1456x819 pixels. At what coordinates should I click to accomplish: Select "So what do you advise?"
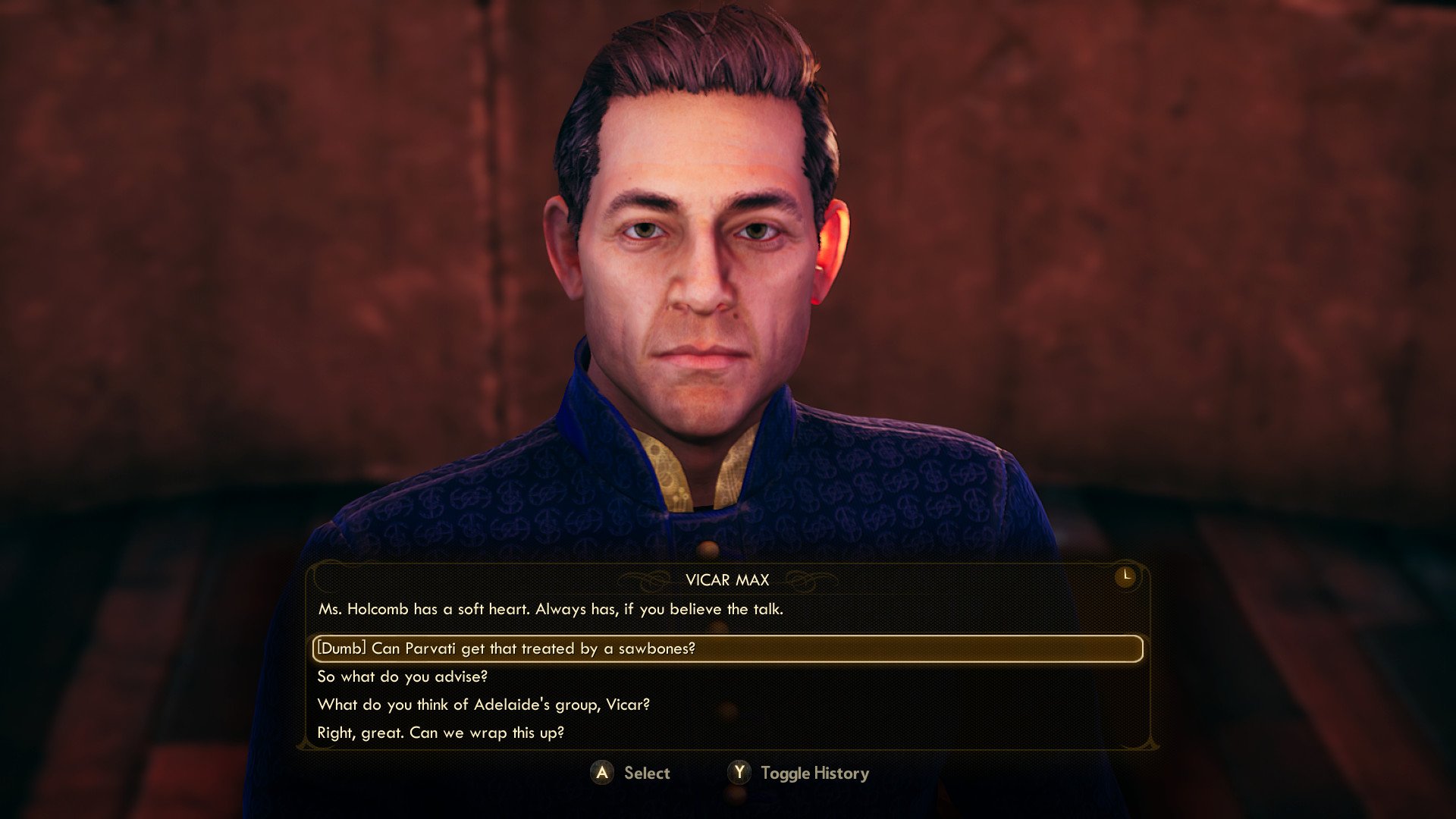[402, 676]
